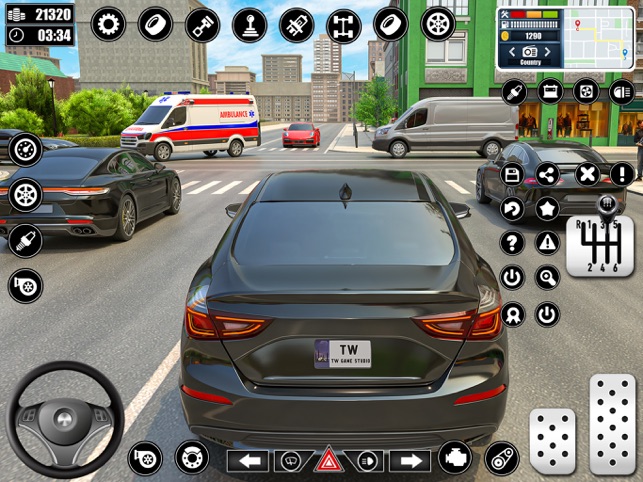Screen dimensions: 643x482
Task: Open the question mark help icon
Action: click(x=512, y=242)
